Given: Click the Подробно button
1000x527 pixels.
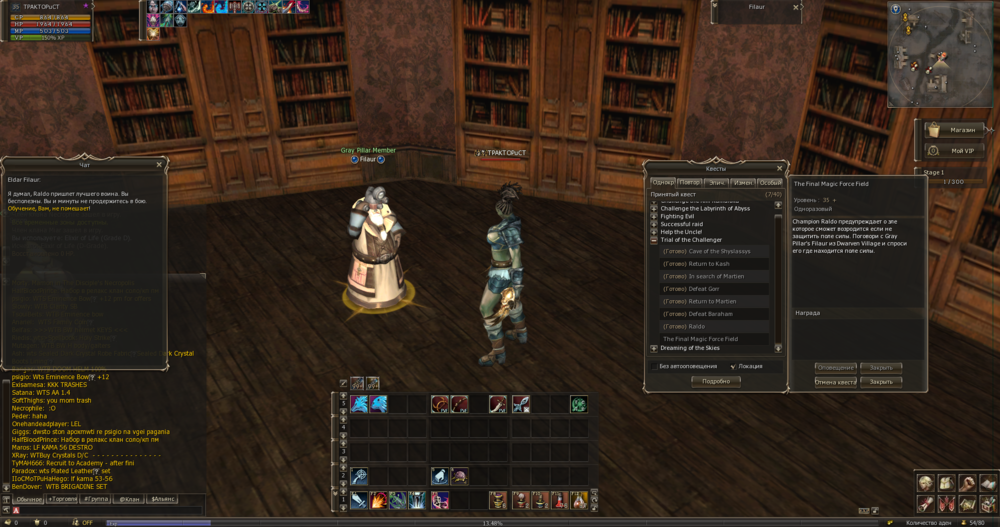Looking at the screenshot, I should point(716,381).
